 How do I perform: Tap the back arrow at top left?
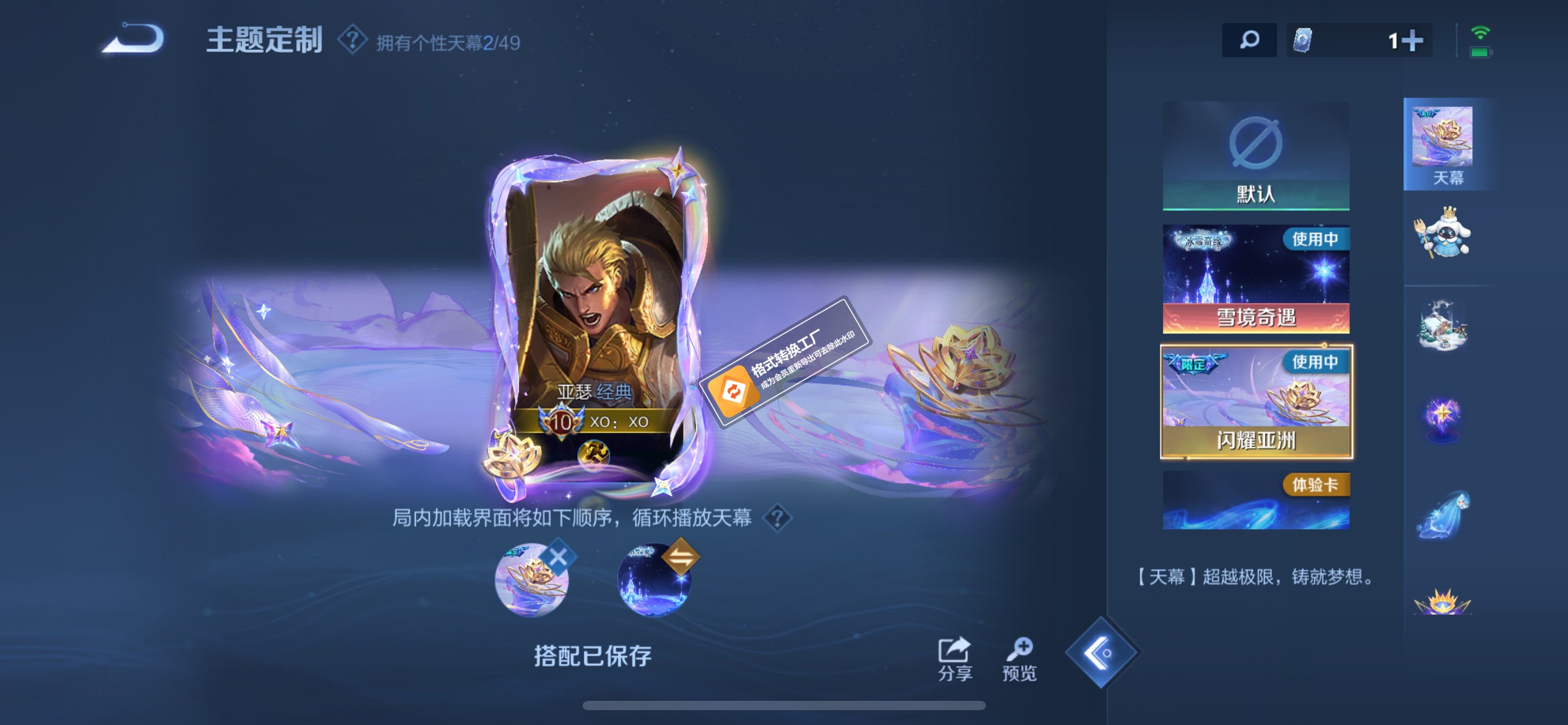(x=132, y=39)
